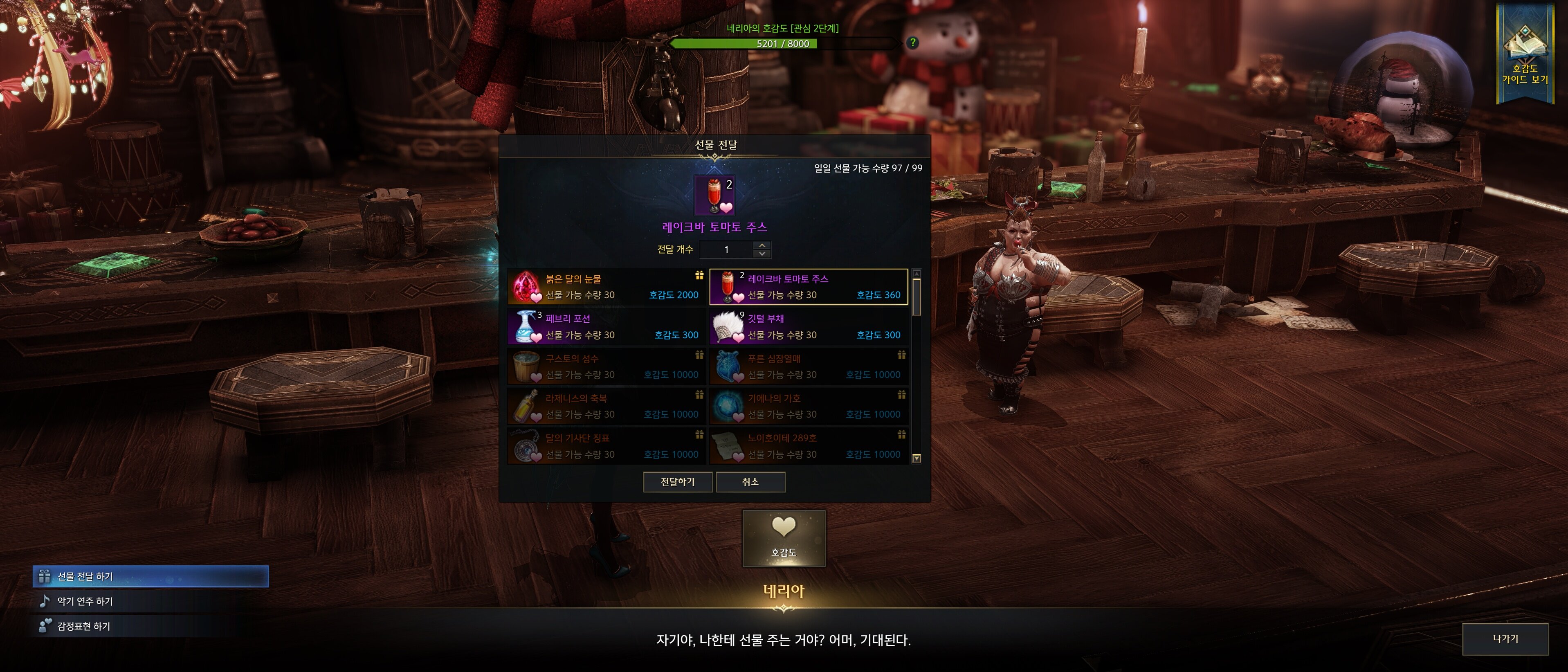Select the 붉은 달의 눈물 gift
The width and height of the screenshot is (1568, 672).
click(606, 287)
